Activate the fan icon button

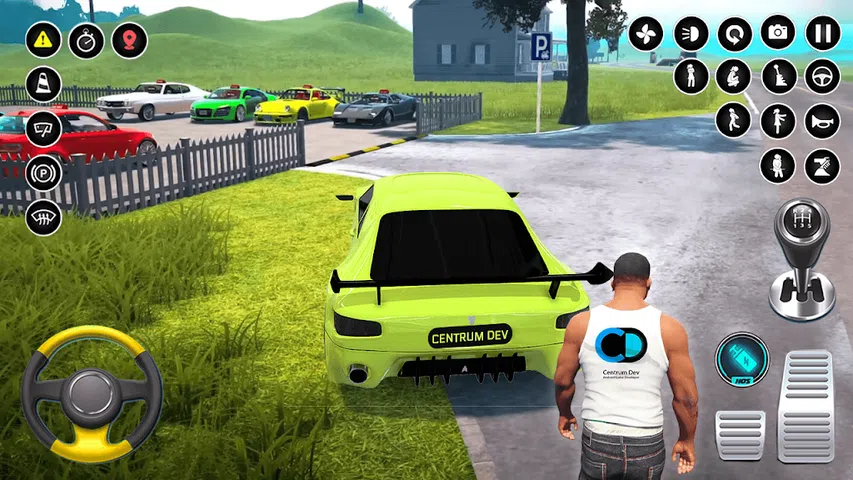coord(646,34)
